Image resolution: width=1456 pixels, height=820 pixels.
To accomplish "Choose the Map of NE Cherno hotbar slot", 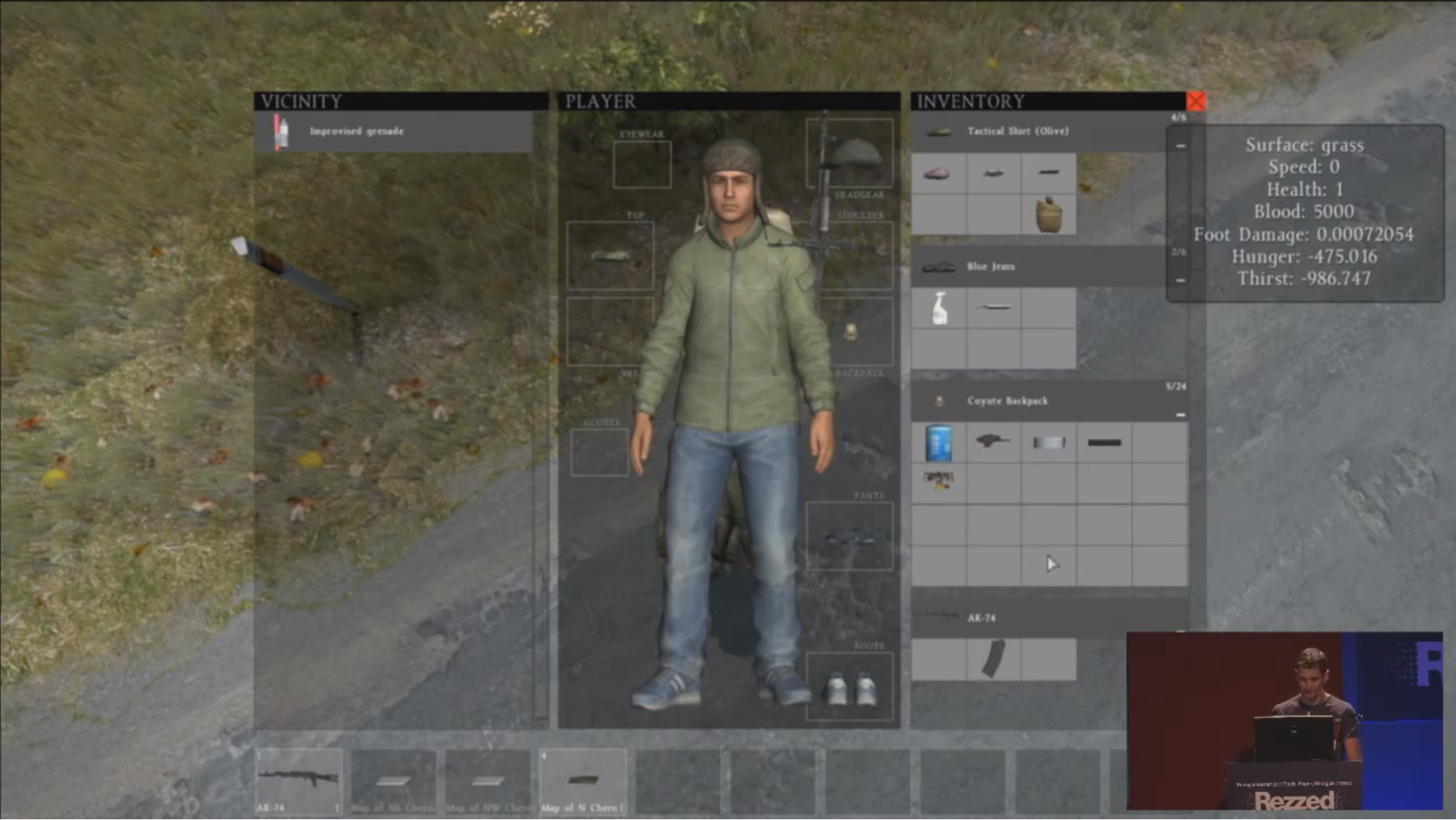I will 393,781.
